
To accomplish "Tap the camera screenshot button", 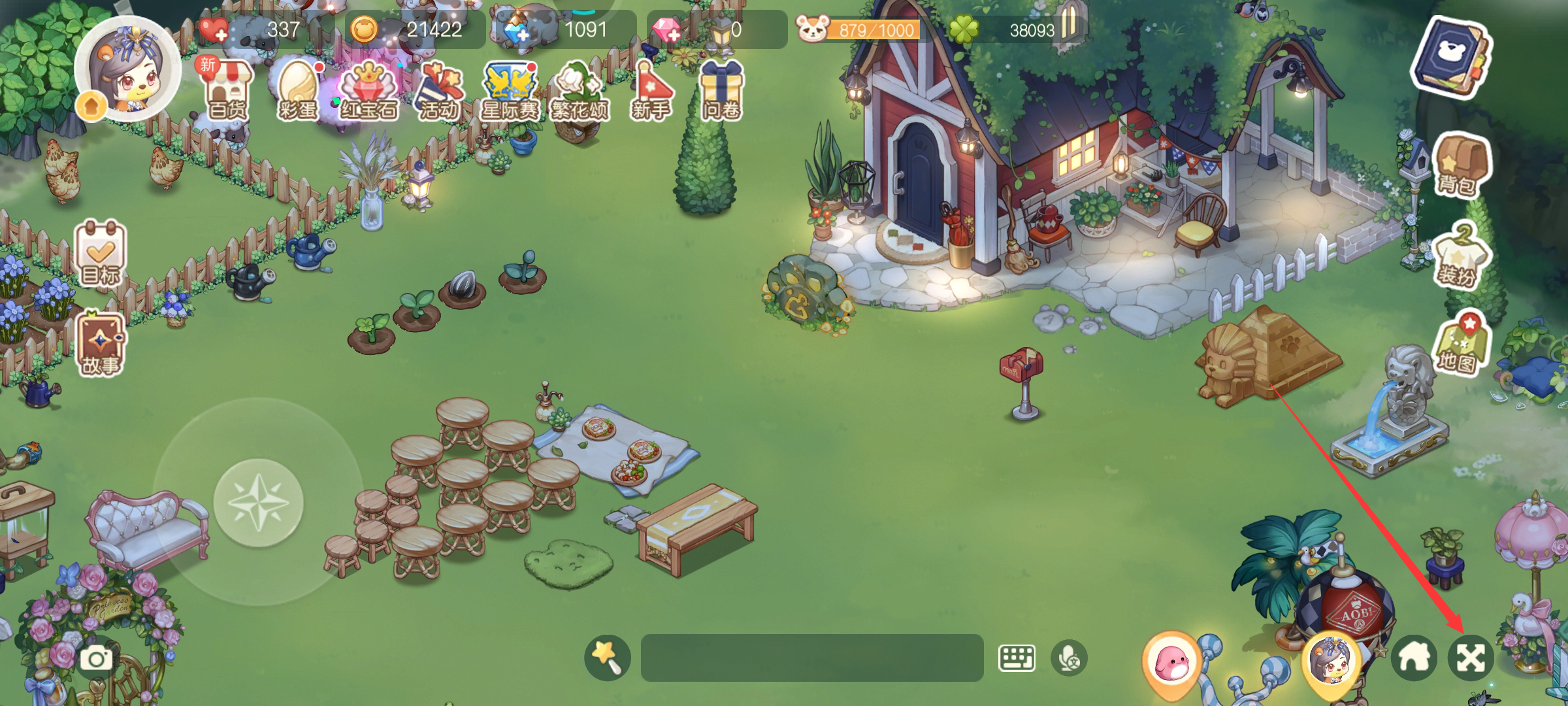I will 96,658.
